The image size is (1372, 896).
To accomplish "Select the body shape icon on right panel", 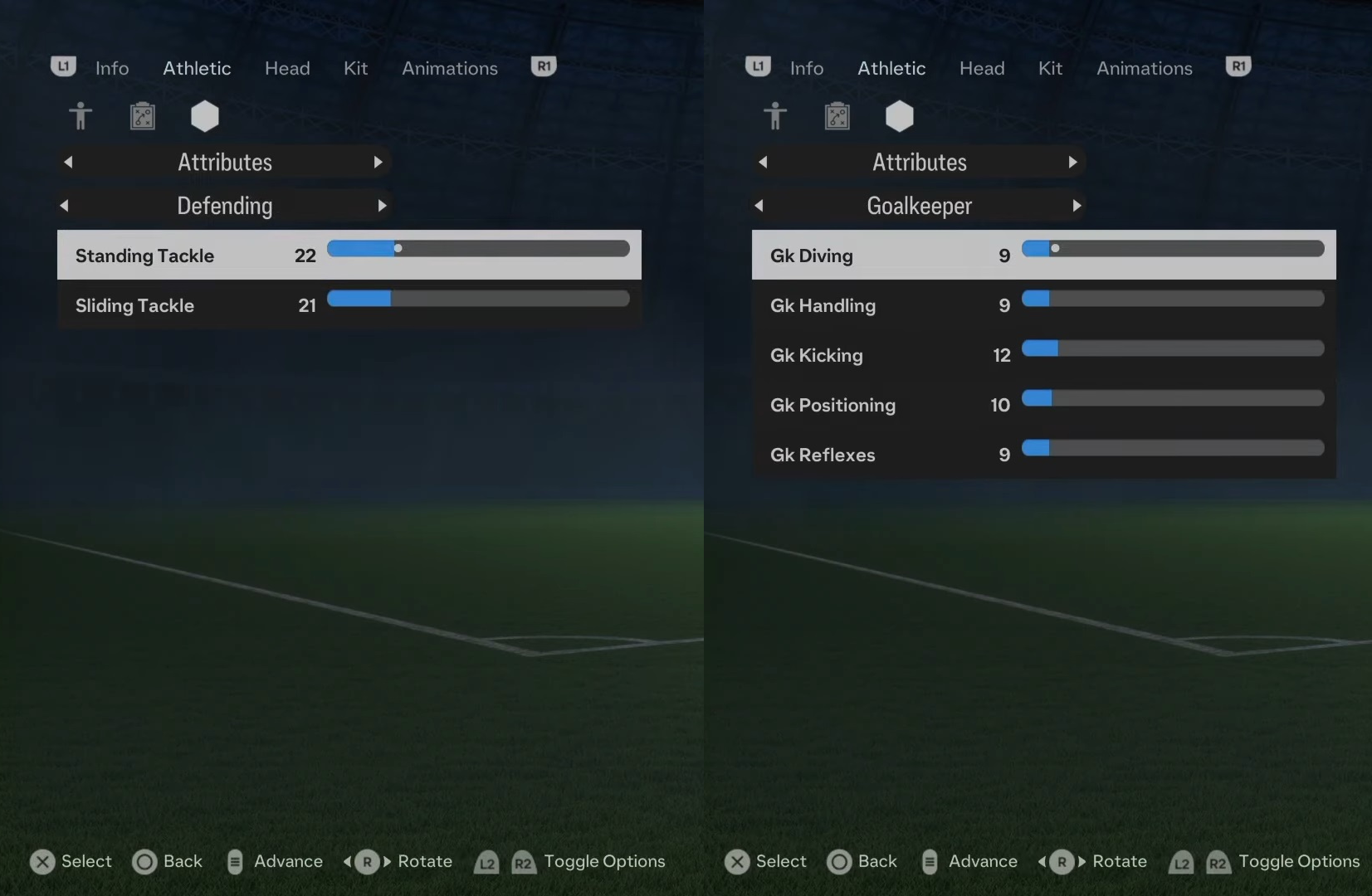I will click(x=775, y=116).
